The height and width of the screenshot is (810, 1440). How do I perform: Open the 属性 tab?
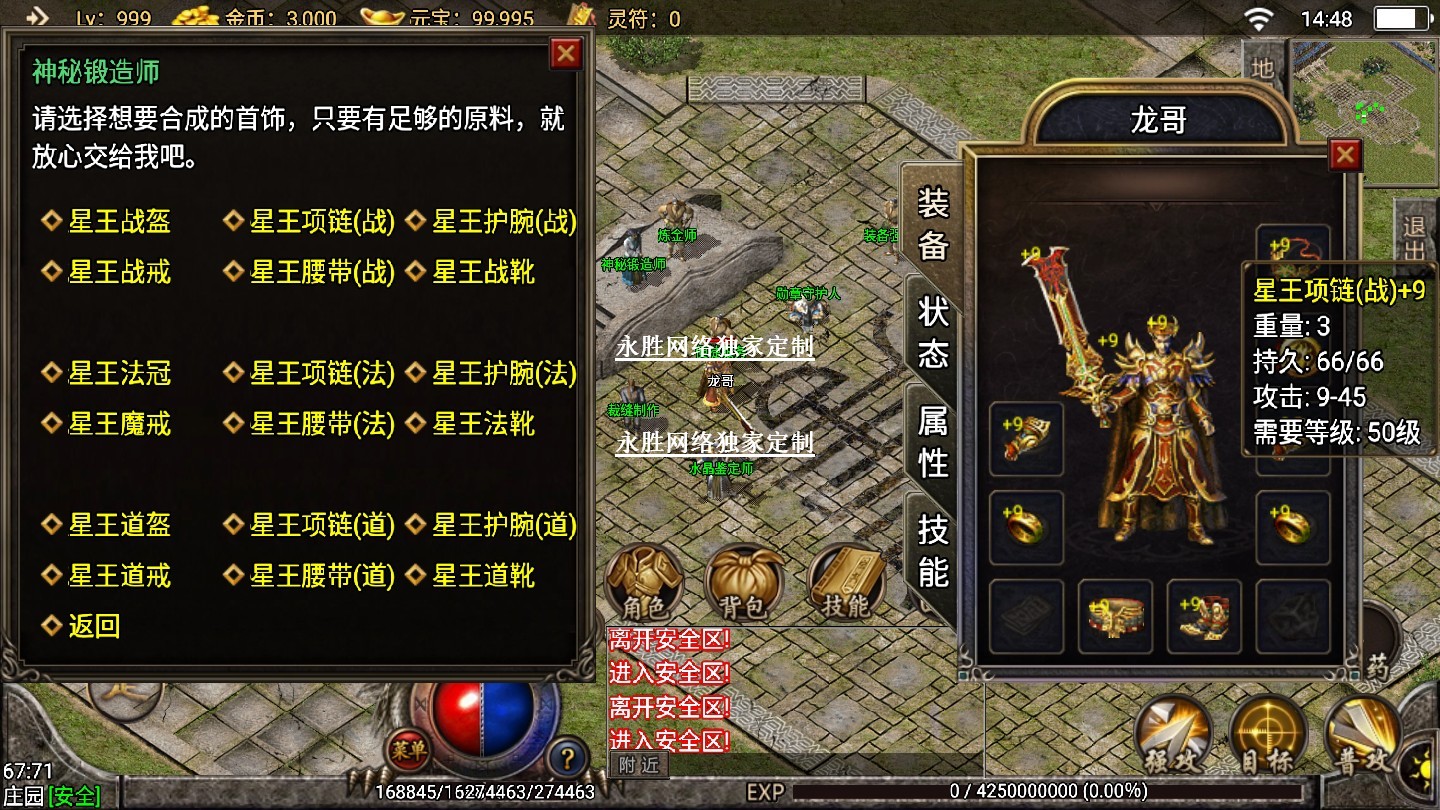pos(933,441)
